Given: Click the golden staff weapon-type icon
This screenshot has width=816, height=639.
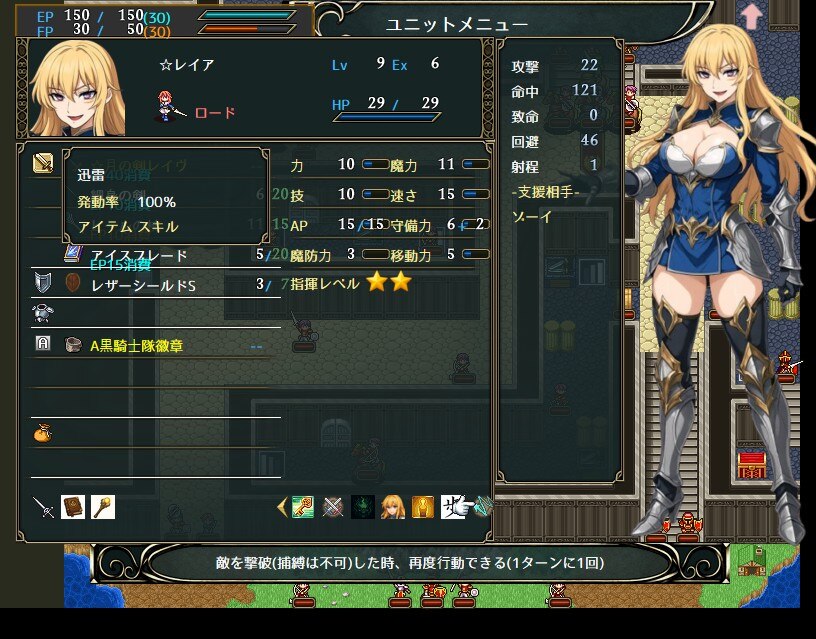Looking at the screenshot, I should 102,507.
